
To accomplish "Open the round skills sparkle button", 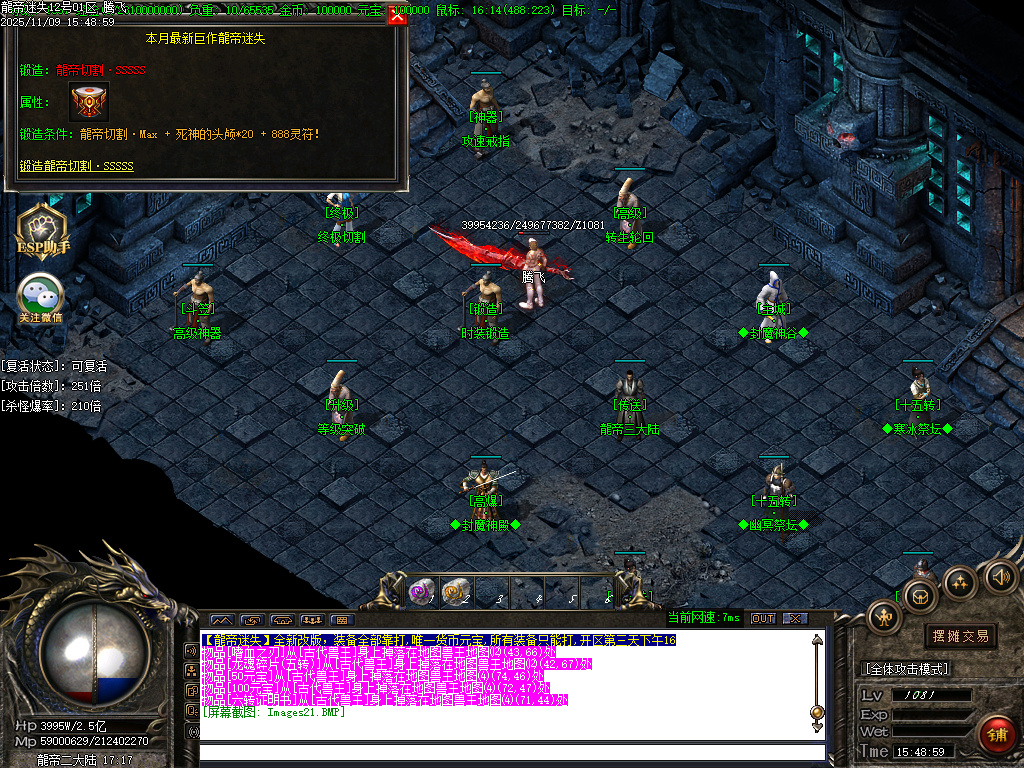I will pos(959,581).
